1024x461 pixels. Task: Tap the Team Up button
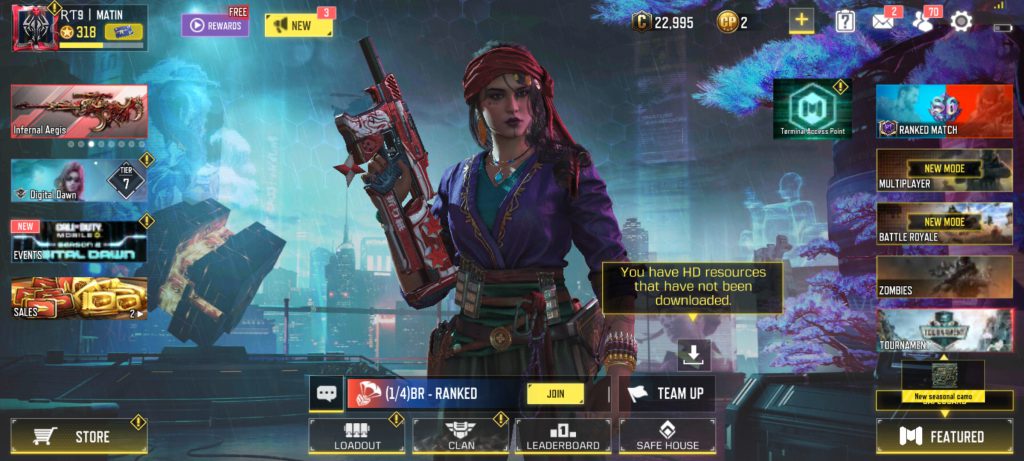click(667, 394)
